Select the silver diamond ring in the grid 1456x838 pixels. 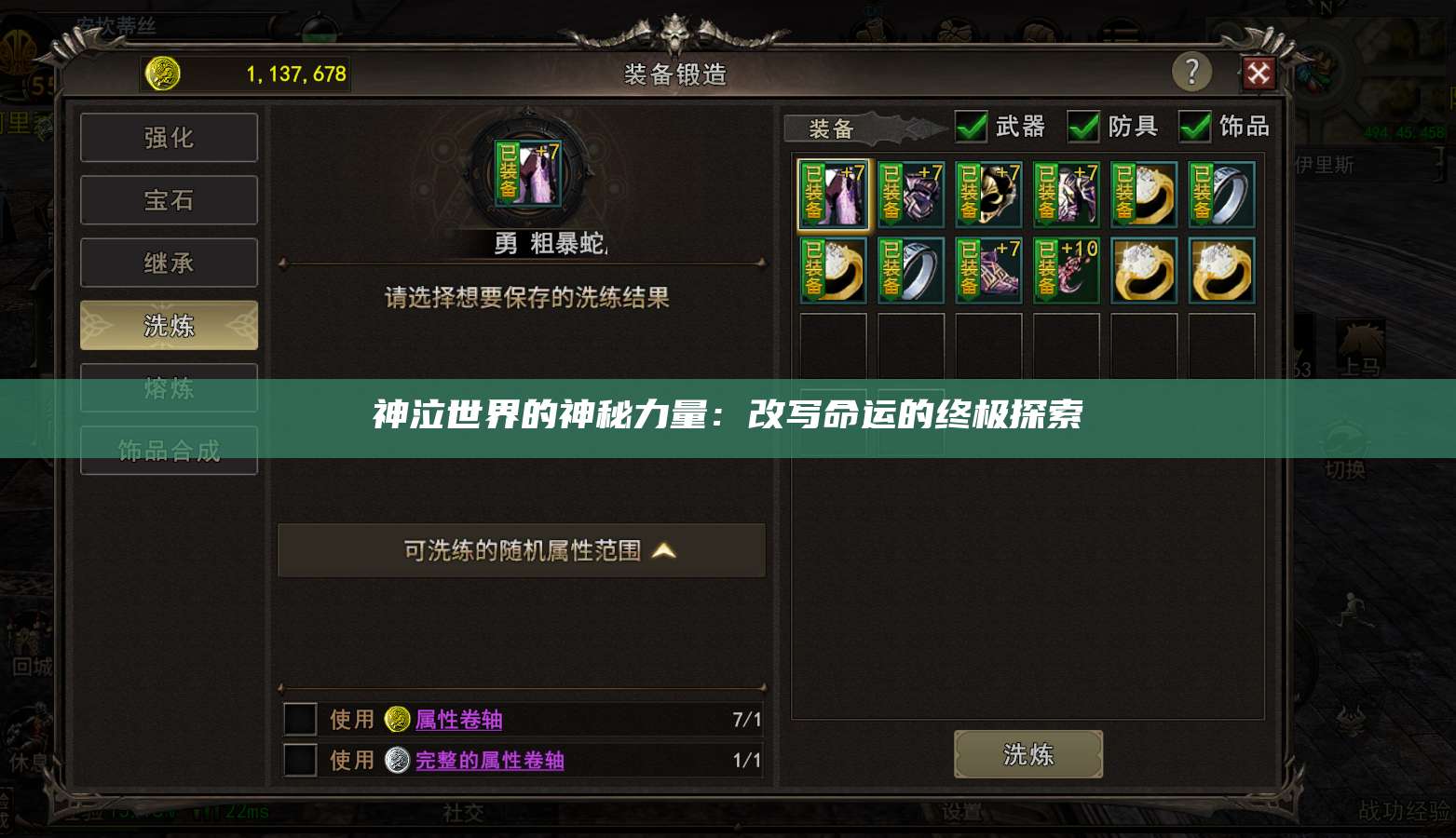(x=1221, y=194)
